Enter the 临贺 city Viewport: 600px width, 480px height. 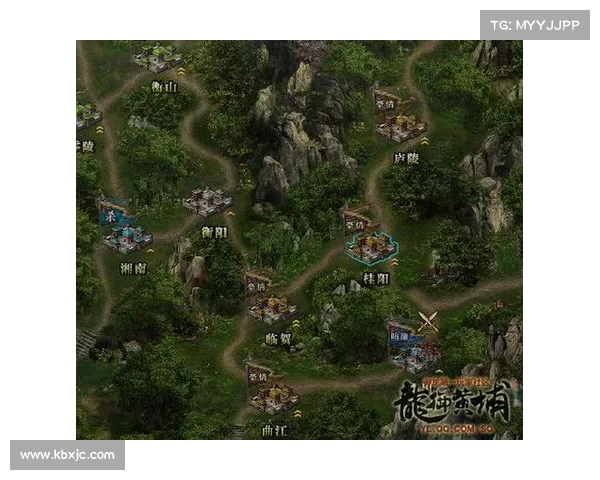point(271,307)
